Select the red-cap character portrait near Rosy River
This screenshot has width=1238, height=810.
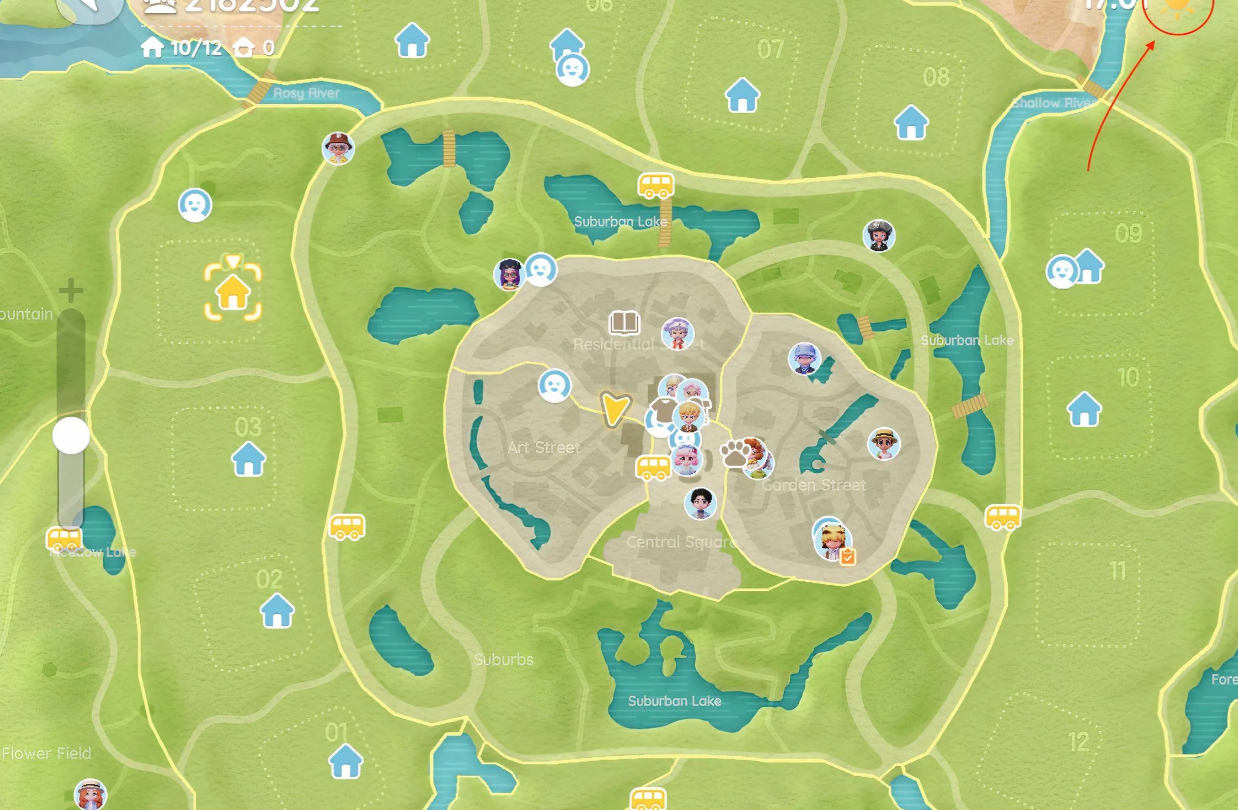coord(339,148)
